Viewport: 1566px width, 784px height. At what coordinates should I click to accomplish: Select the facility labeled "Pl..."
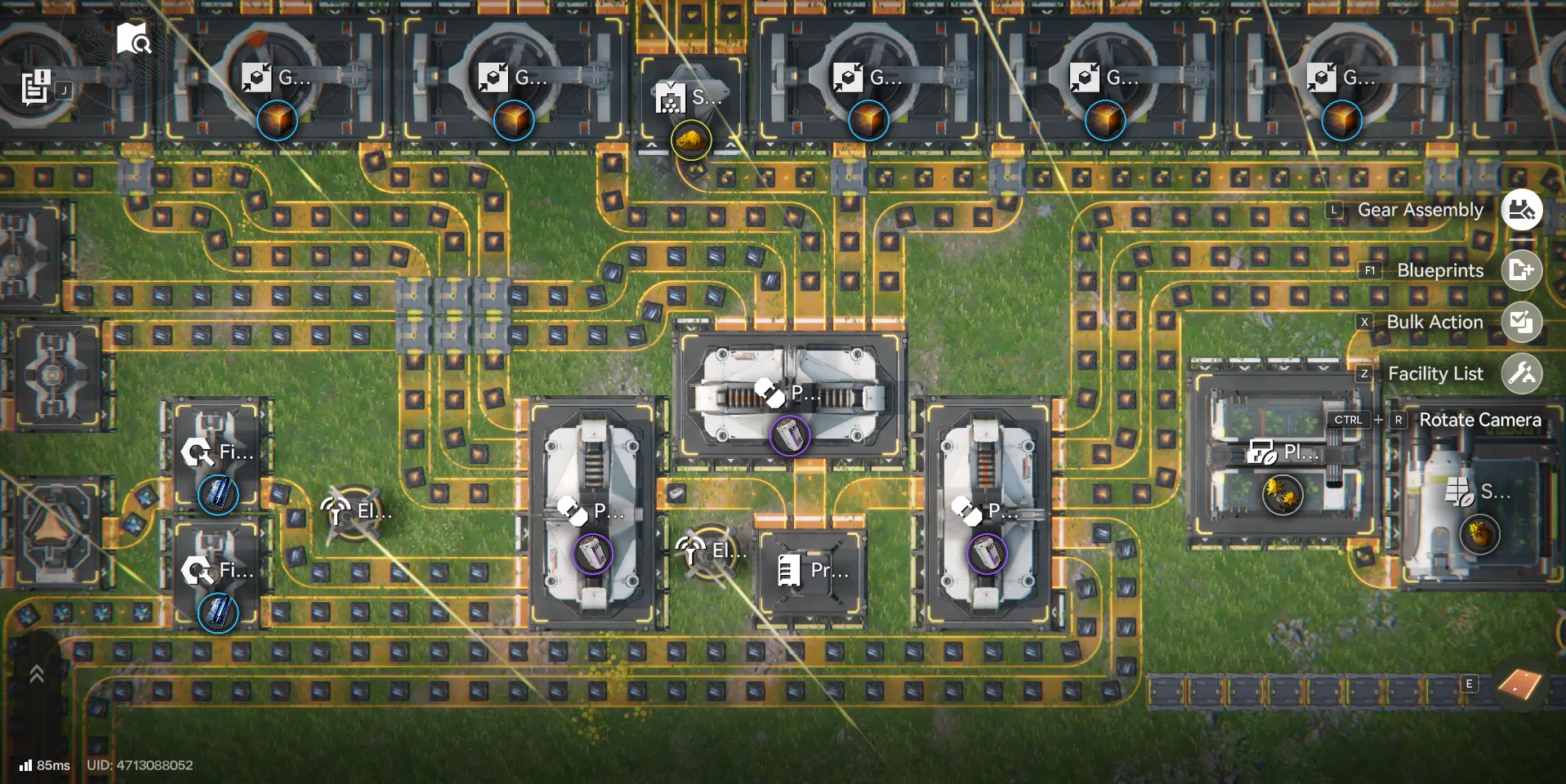tap(1282, 453)
